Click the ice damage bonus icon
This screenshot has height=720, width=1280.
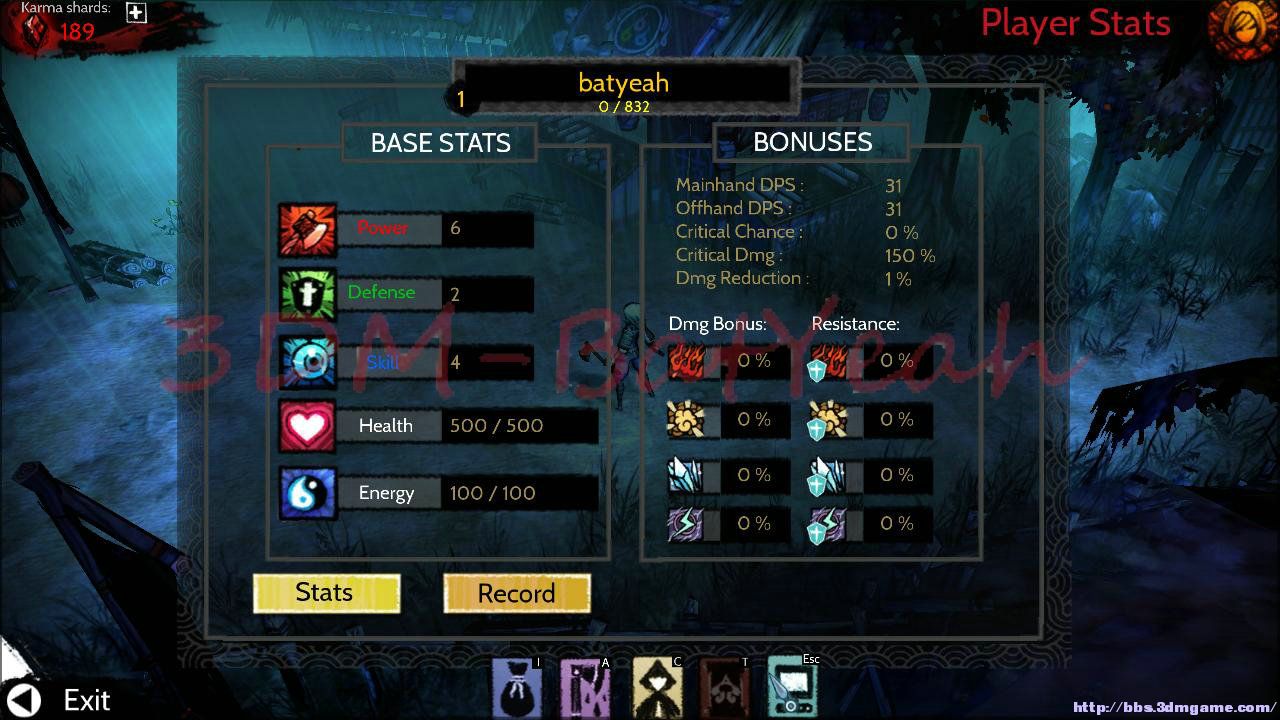pyautogui.click(x=686, y=476)
